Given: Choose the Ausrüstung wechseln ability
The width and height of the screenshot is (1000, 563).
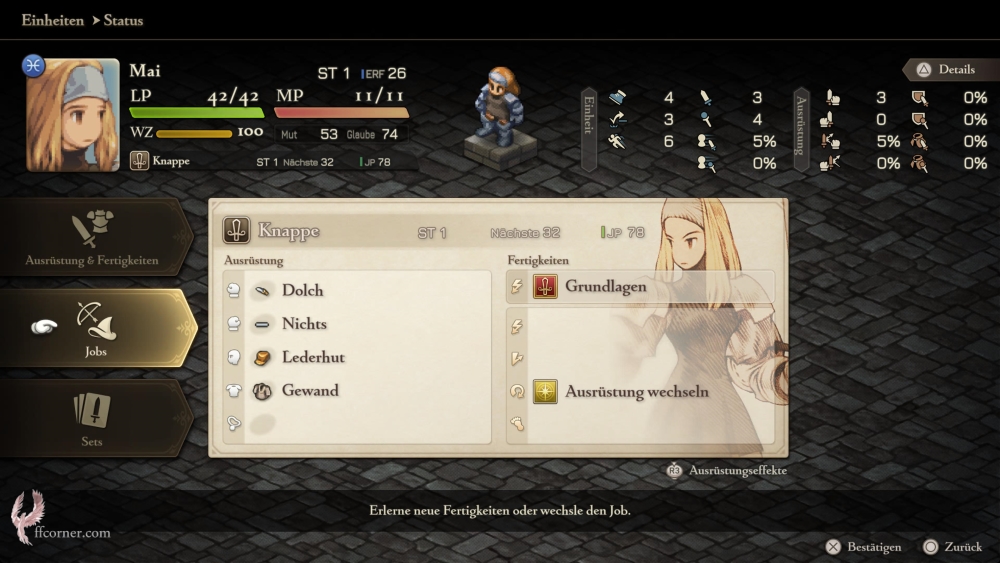Looking at the screenshot, I should 636,392.
